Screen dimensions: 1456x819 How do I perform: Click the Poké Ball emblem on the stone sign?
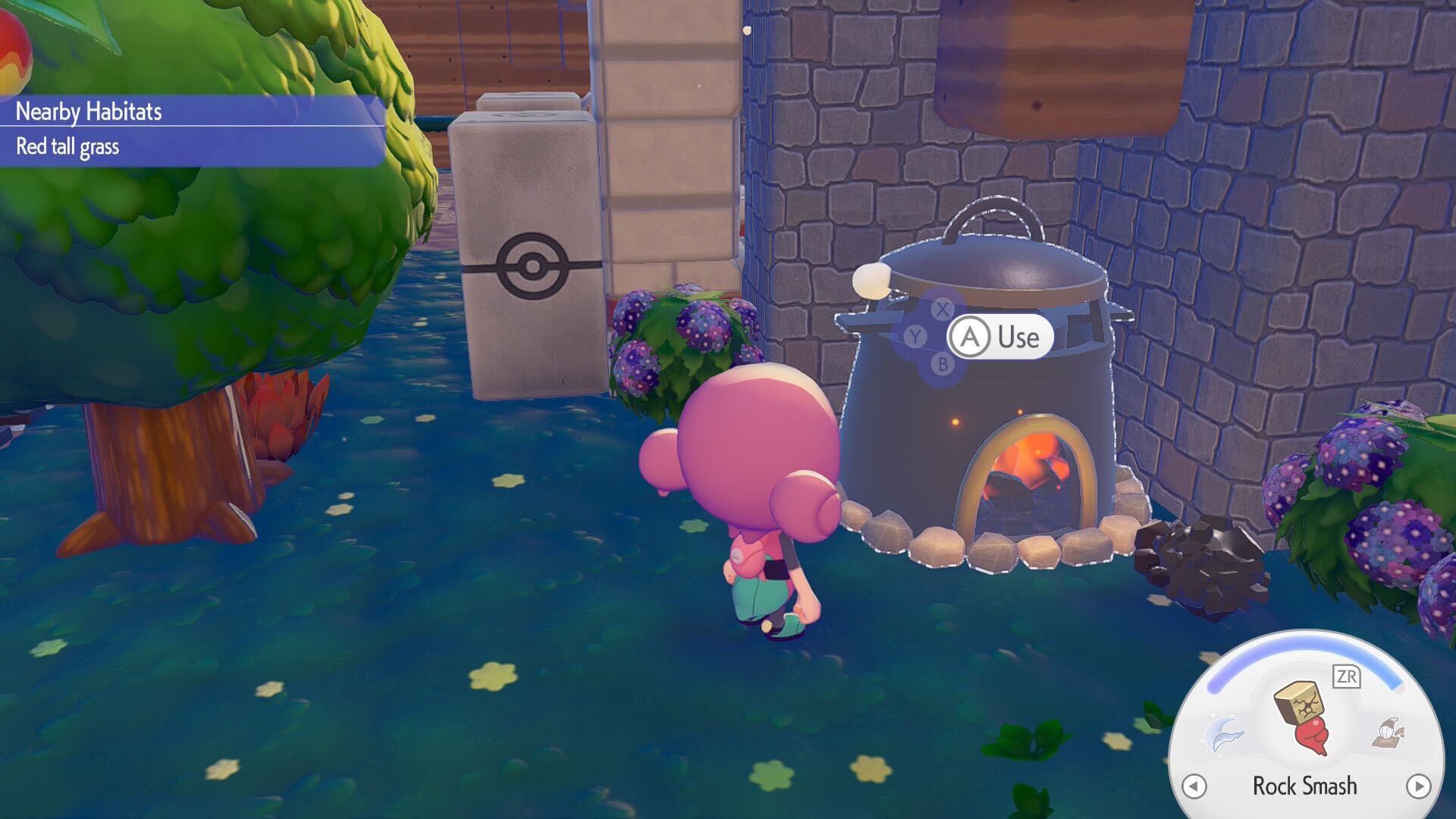531,267
